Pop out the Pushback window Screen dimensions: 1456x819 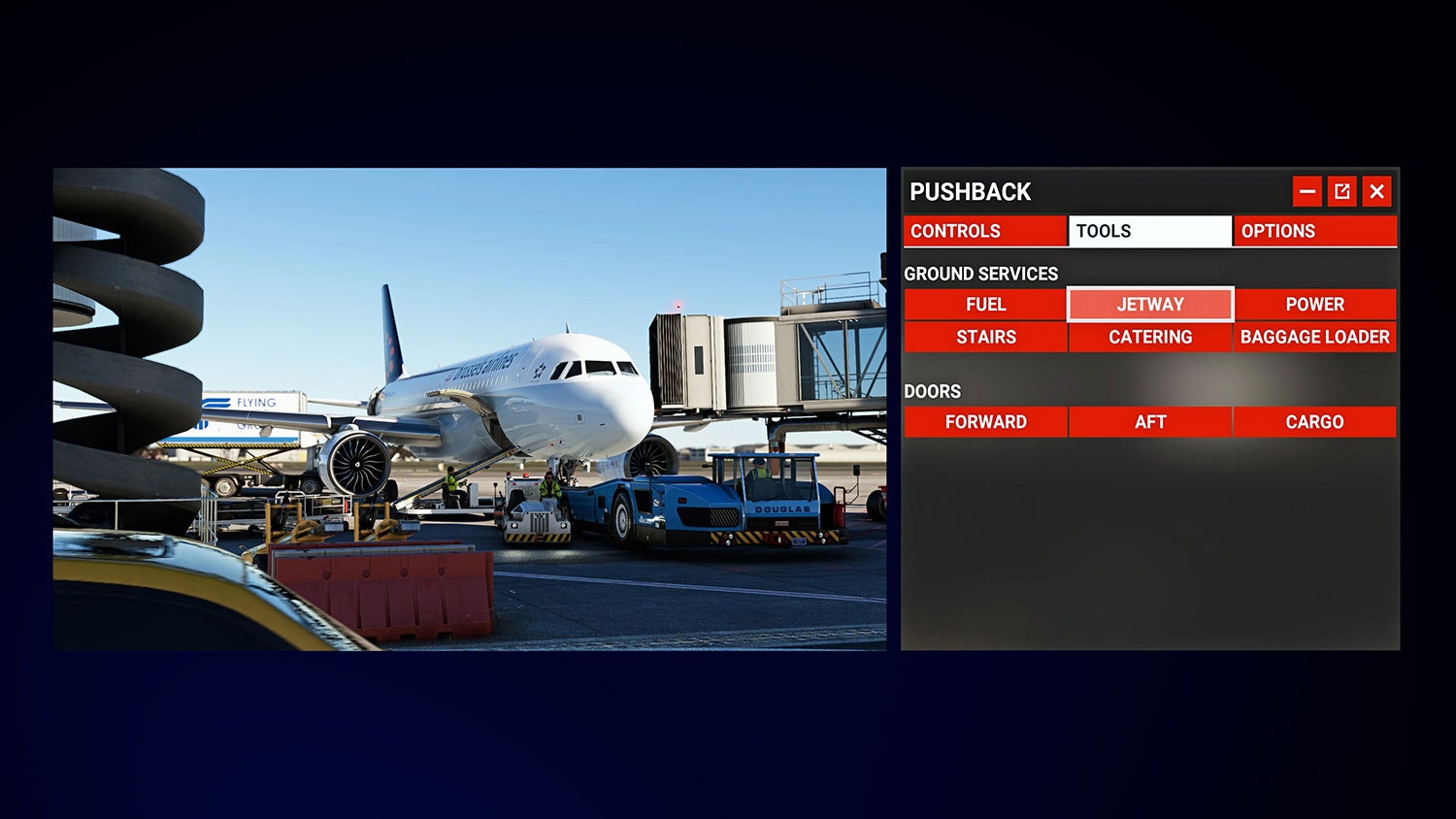pyautogui.click(x=1342, y=192)
